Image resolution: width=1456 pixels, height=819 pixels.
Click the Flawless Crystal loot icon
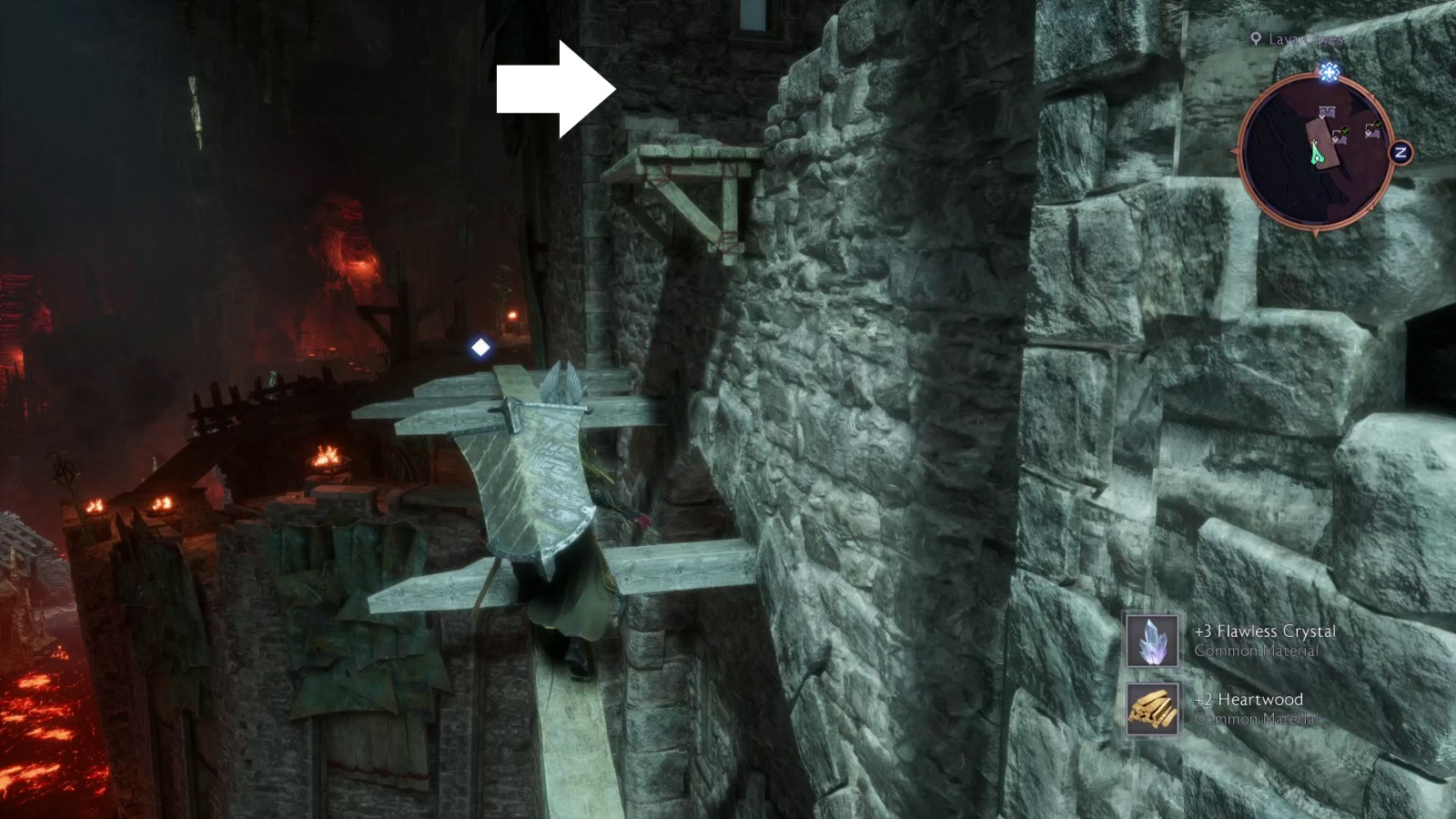click(1151, 639)
